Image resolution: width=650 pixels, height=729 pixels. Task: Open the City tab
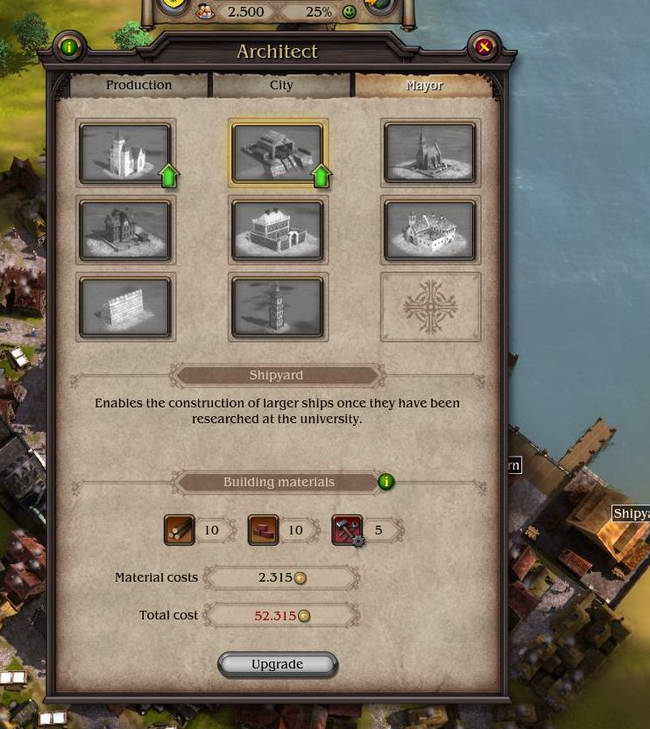point(282,86)
